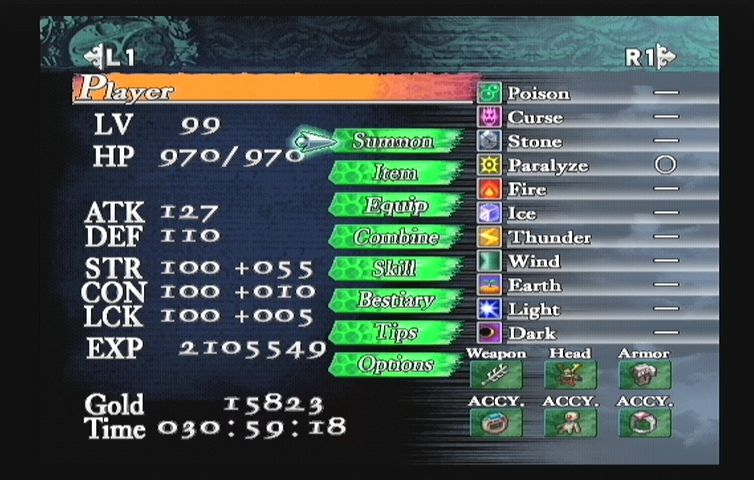Pick the green ring accessory slot
Image resolution: width=754 pixels, height=480 pixels.
645,423
